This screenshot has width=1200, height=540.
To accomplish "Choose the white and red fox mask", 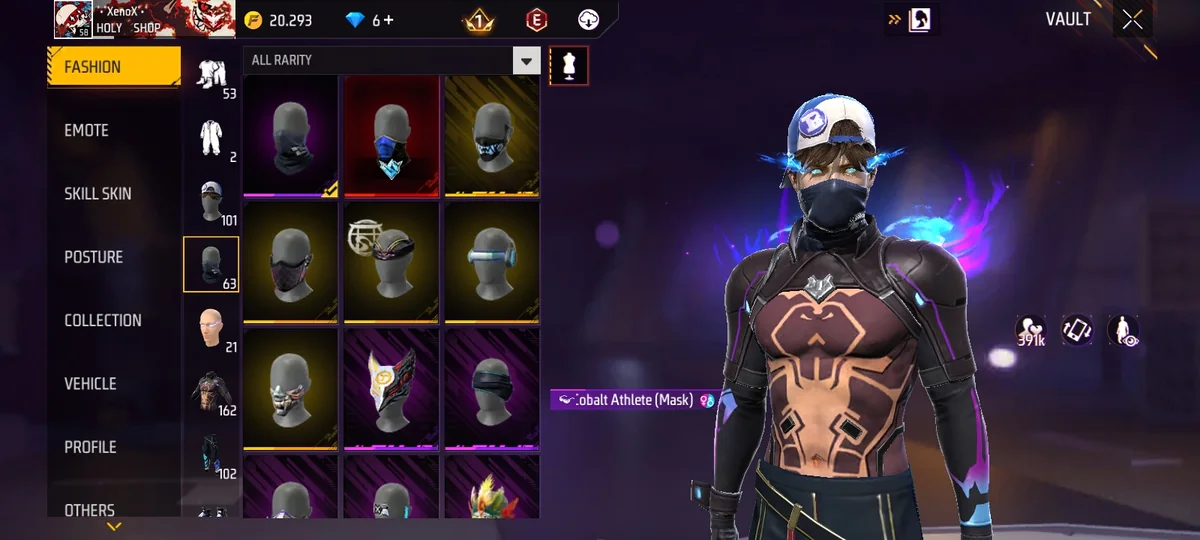I will [x=391, y=388].
